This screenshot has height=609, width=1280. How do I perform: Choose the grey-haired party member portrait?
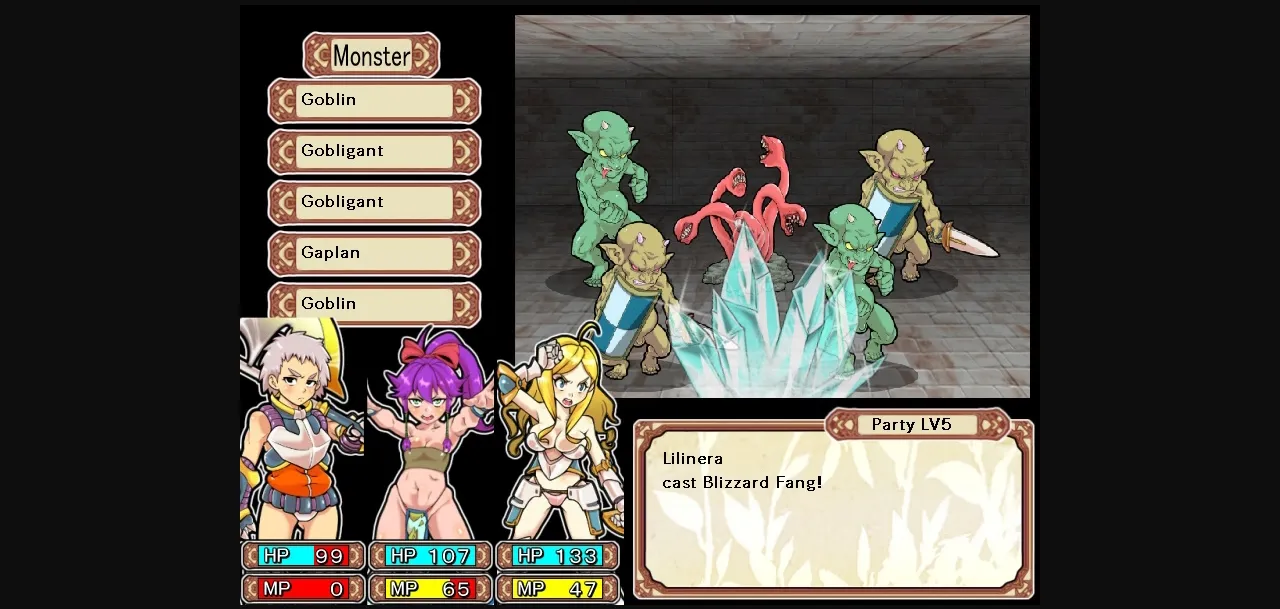pyautogui.click(x=302, y=430)
